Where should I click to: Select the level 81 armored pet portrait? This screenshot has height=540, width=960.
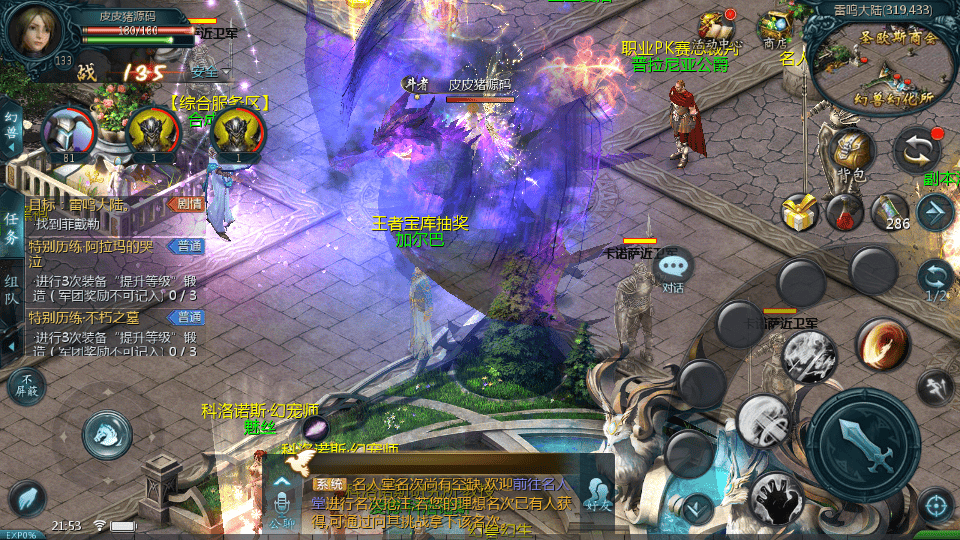coord(68,132)
